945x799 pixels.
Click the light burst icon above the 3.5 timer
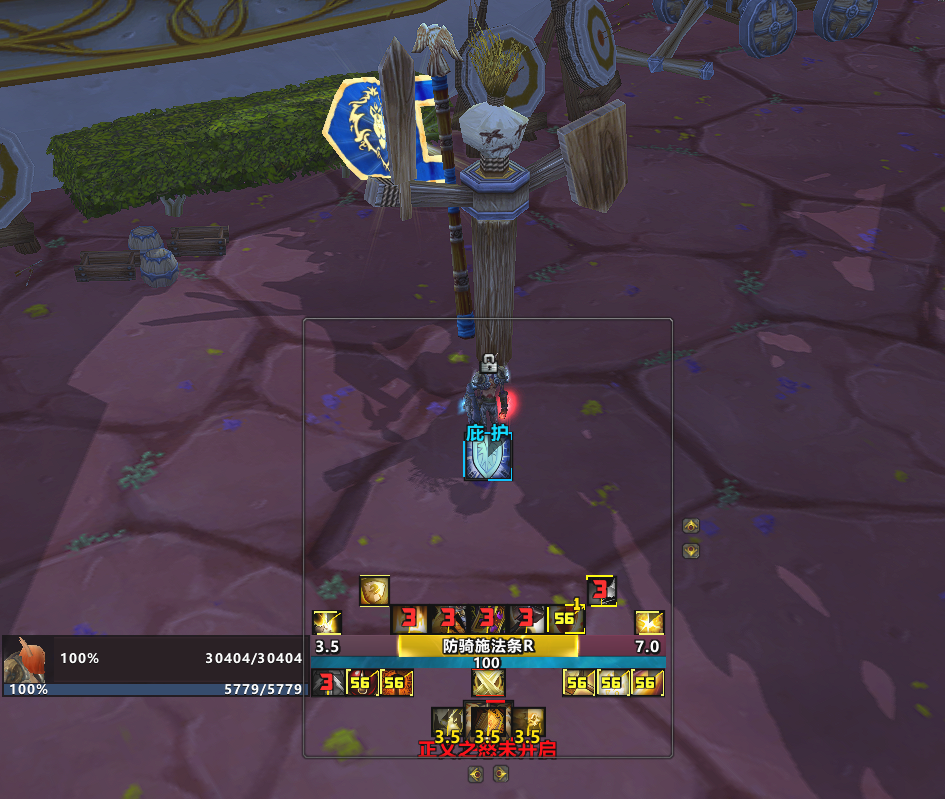[327, 623]
